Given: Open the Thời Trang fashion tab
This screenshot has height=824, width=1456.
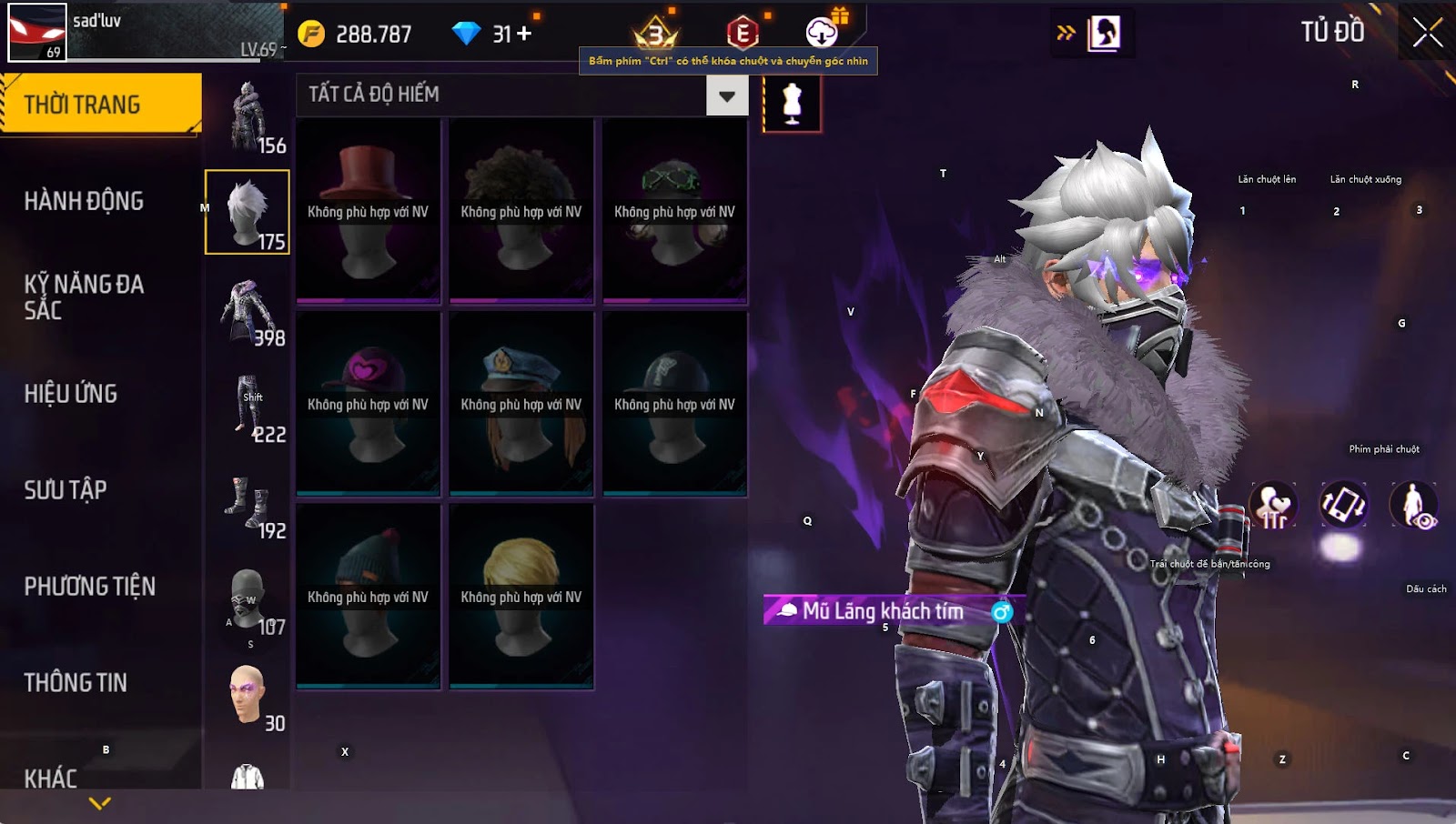Looking at the screenshot, I should [100, 105].
